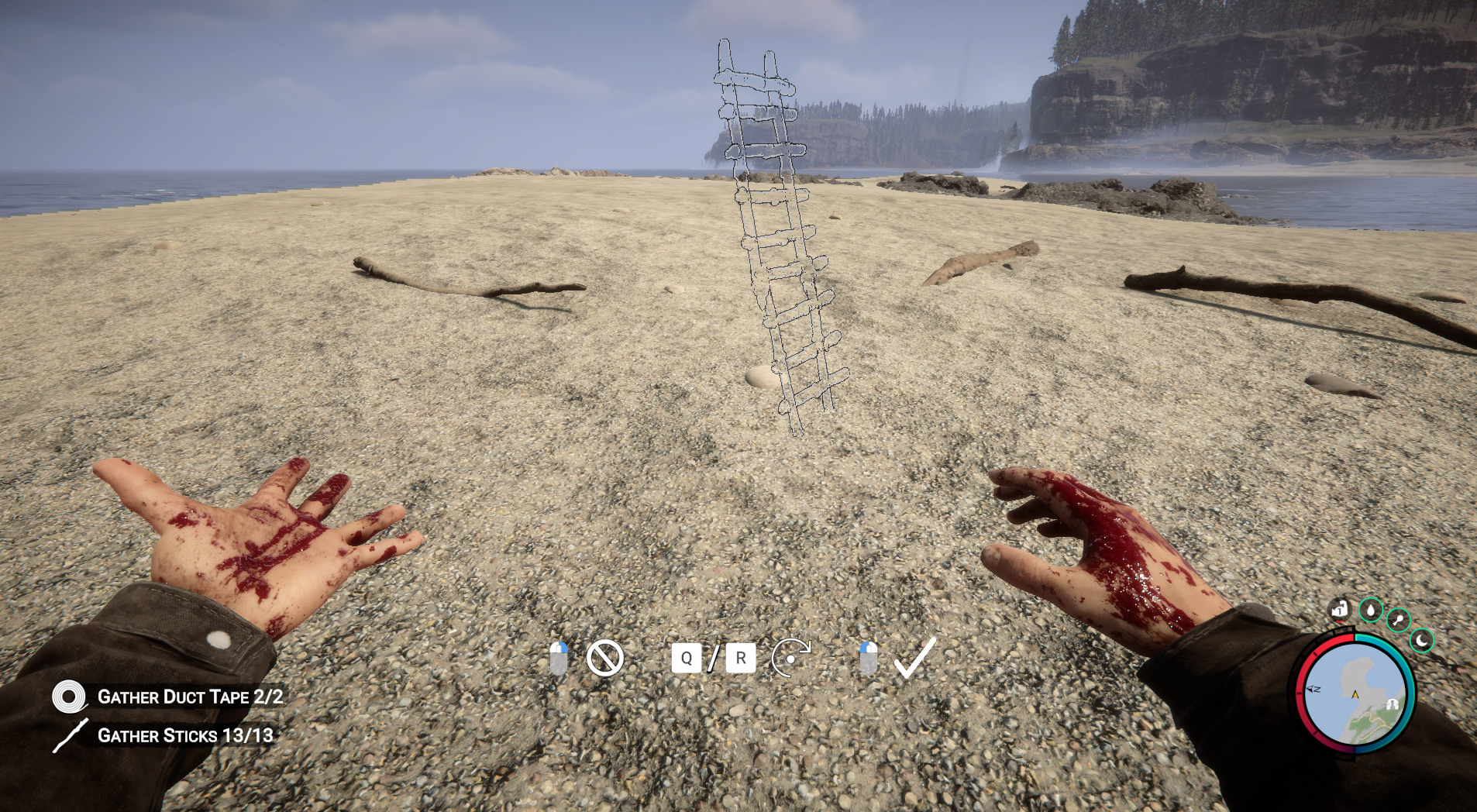
Task: Click the drumstick hunger icon
Action: 1399,620
